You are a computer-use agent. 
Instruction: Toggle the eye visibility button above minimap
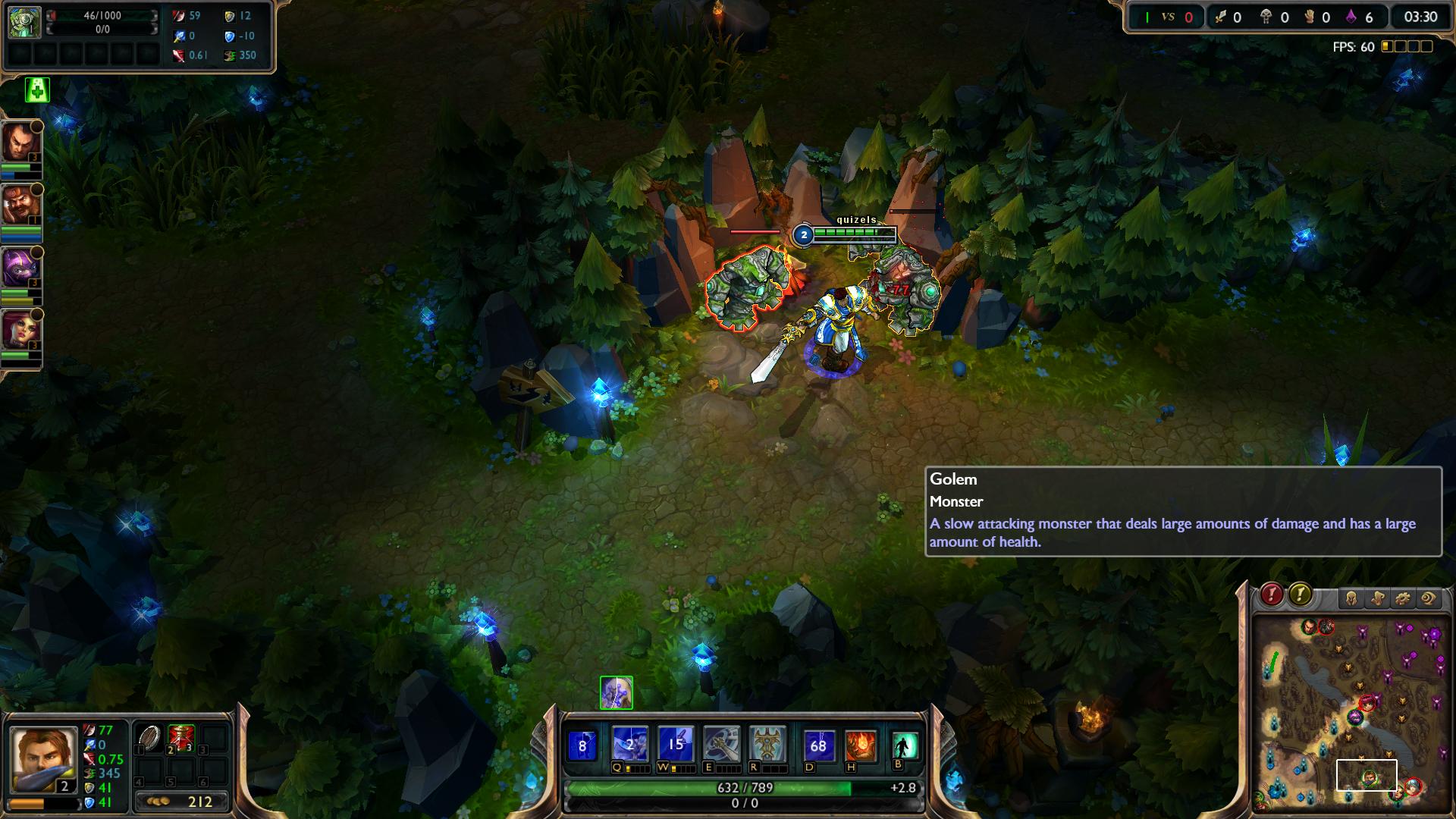(x=1428, y=599)
